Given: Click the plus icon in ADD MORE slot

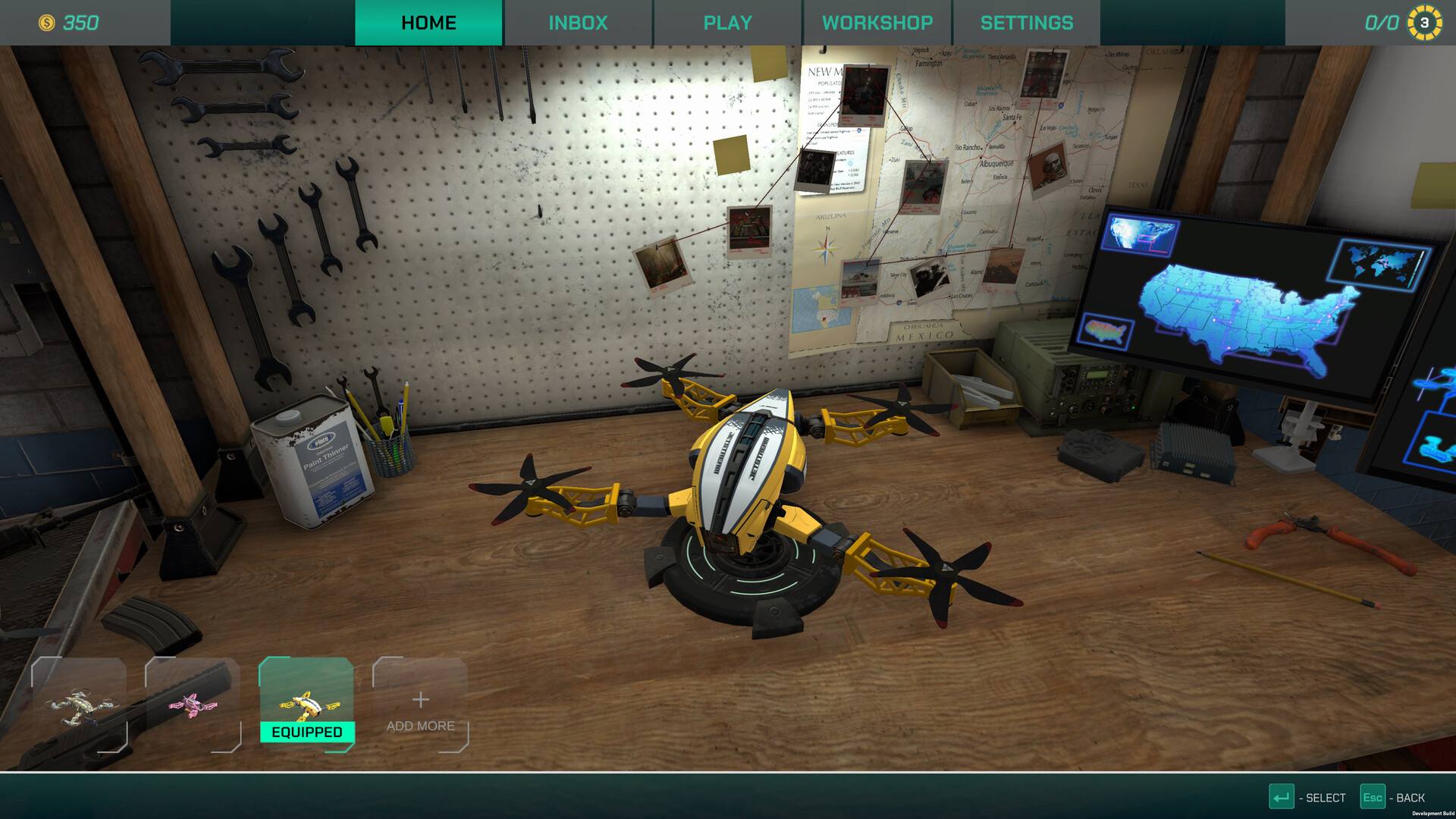Looking at the screenshot, I should (420, 701).
